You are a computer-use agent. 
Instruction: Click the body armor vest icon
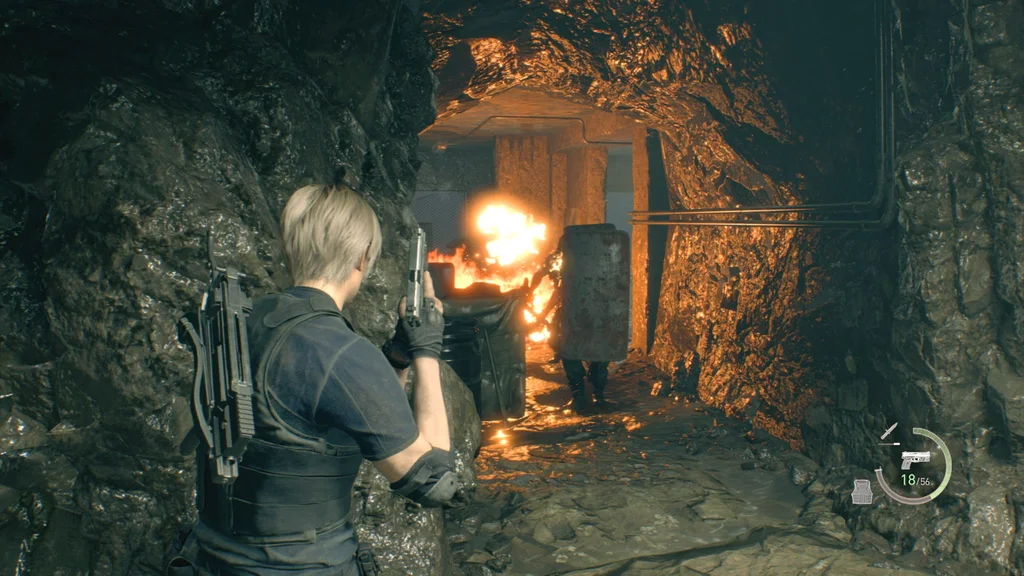tap(861, 491)
